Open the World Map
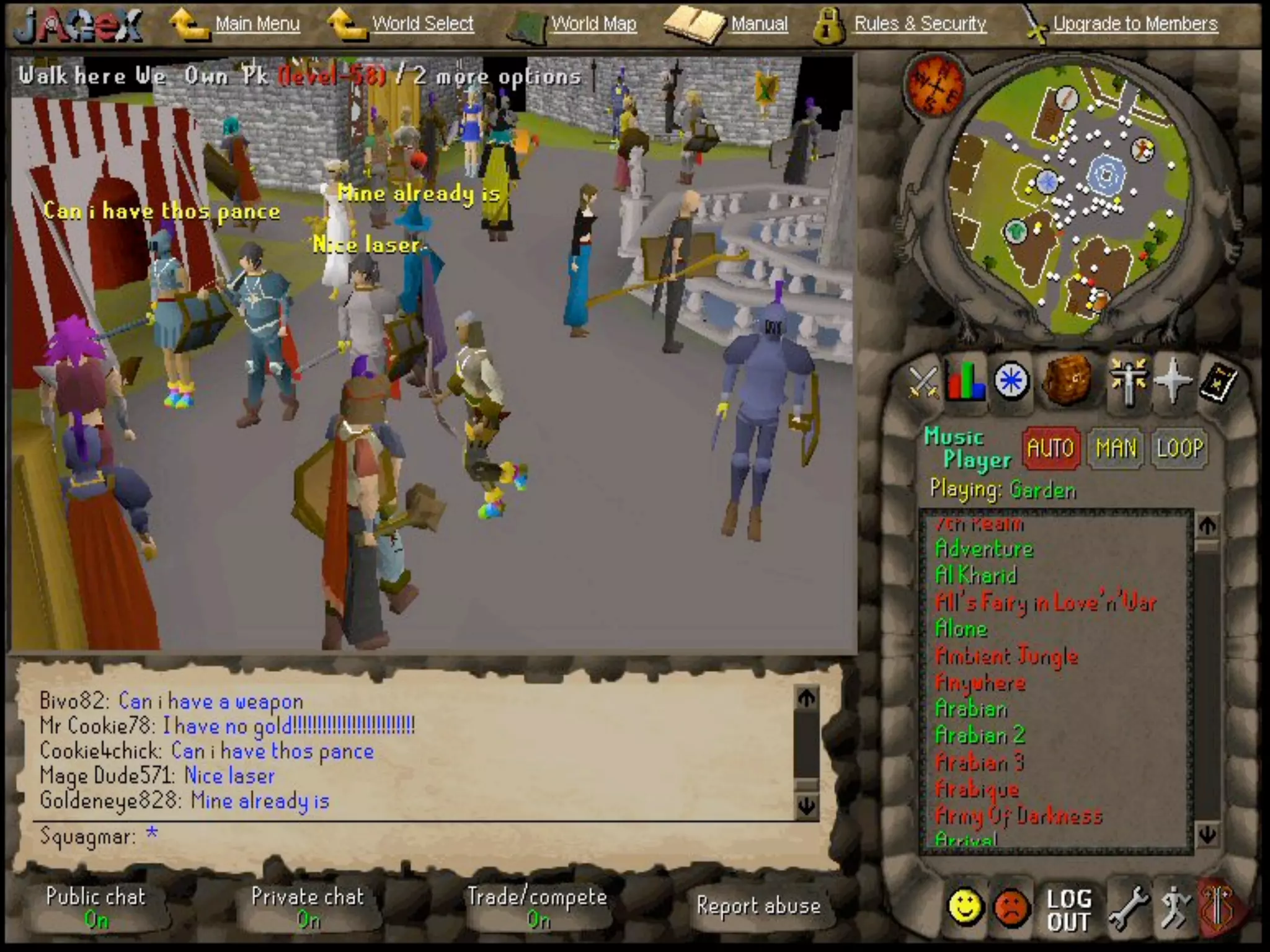 593,24
